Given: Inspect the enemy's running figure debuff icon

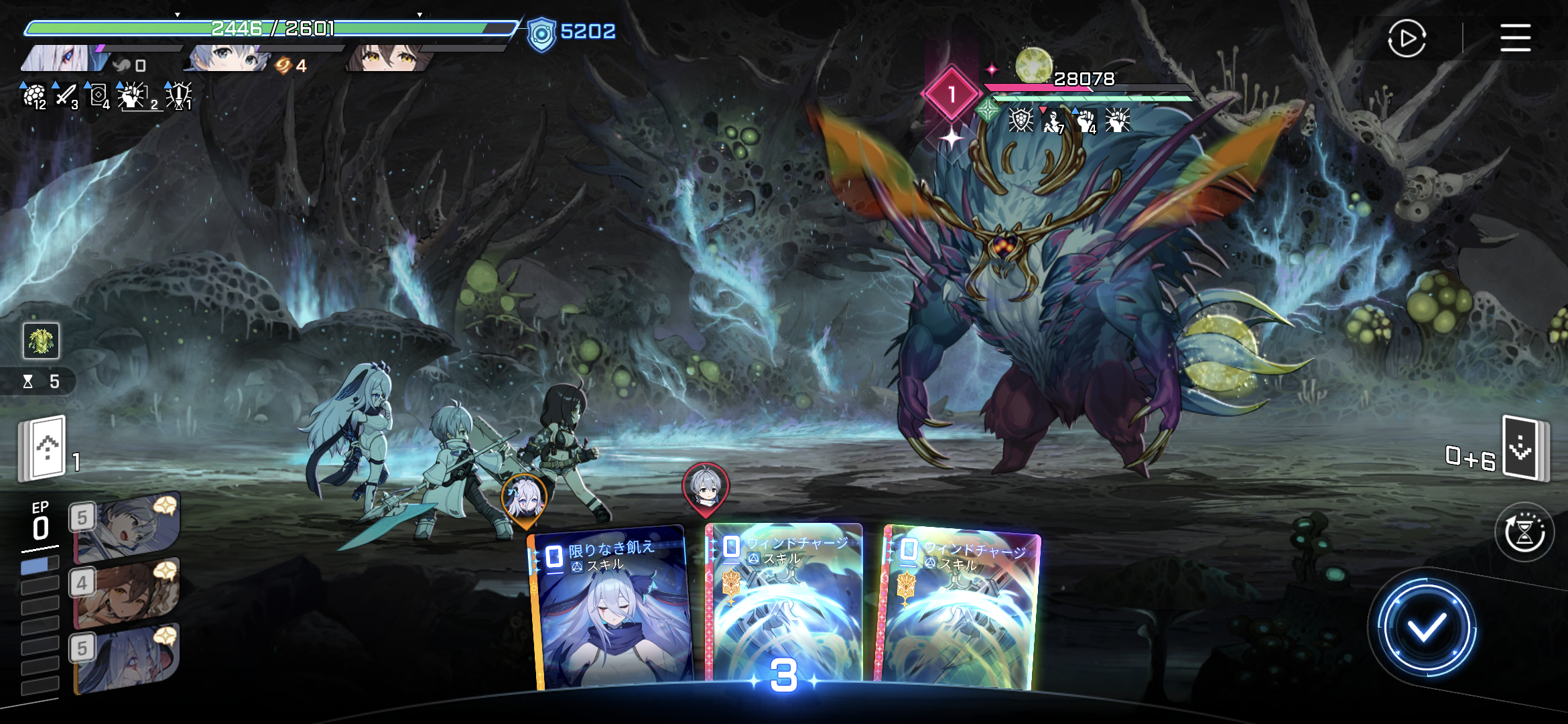Looking at the screenshot, I should point(1053,121).
